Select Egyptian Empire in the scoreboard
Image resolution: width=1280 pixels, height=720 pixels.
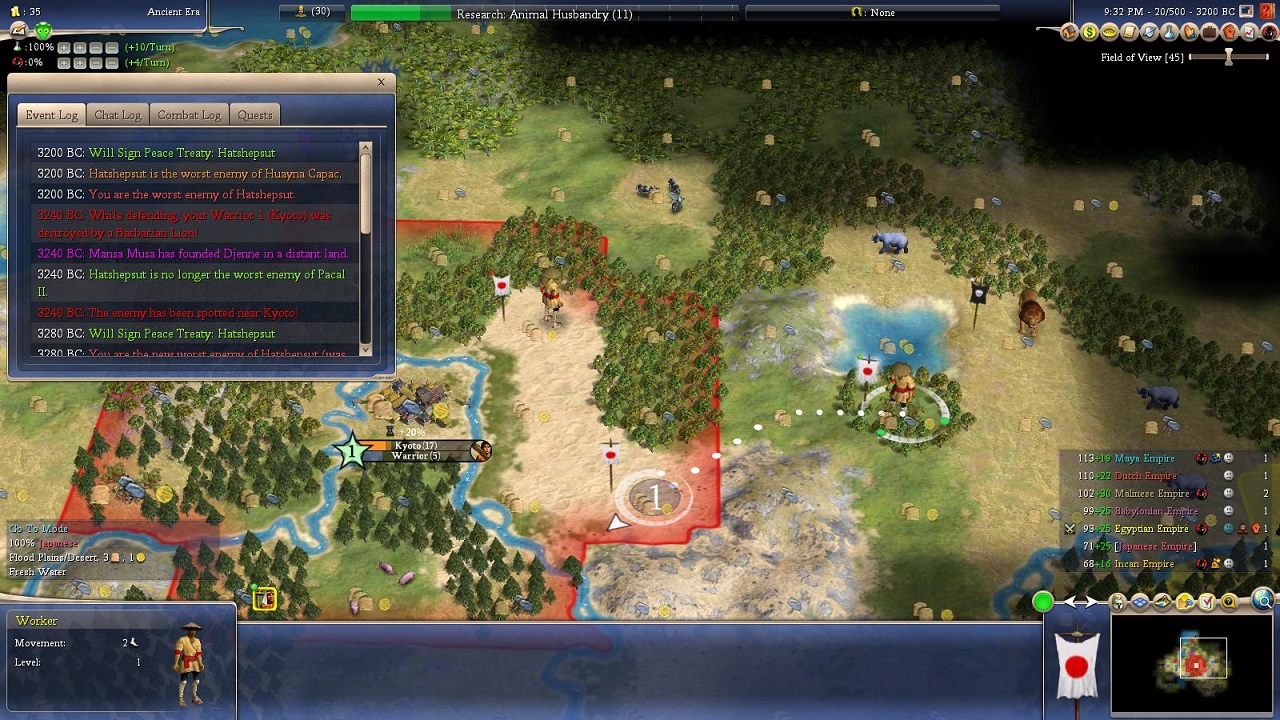click(1150, 529)
